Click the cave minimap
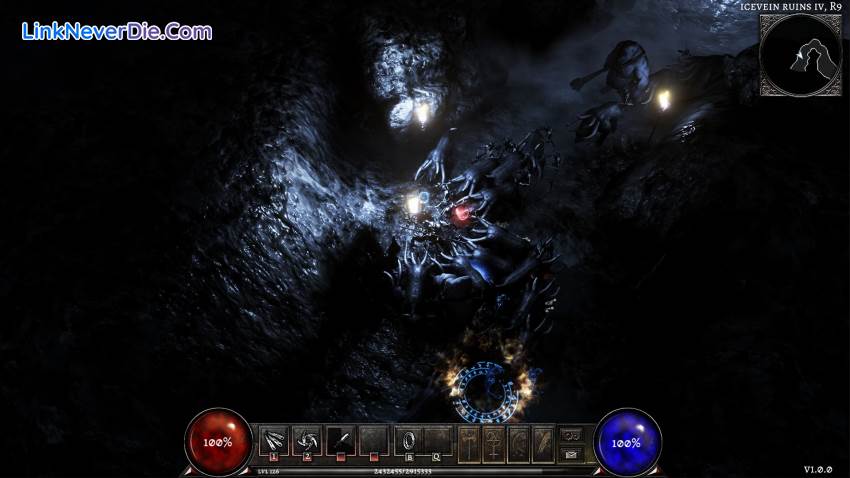This screenshot has width=850, height=478. pos(799,55)
